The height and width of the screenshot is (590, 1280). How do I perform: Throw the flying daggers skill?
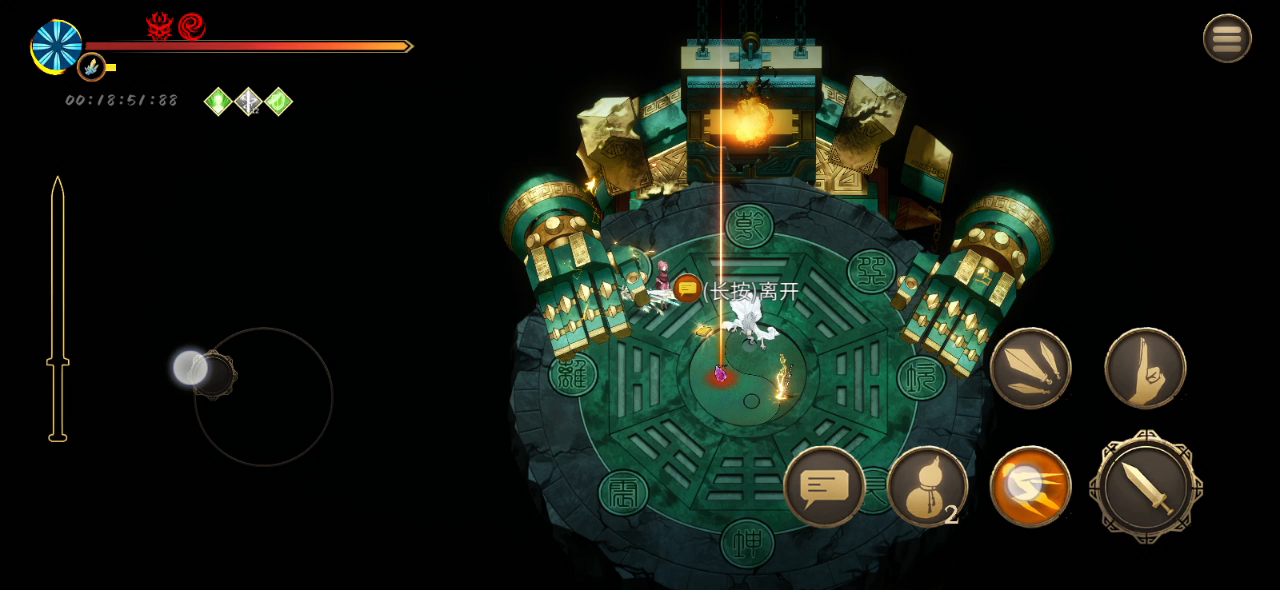[1030, 368]
